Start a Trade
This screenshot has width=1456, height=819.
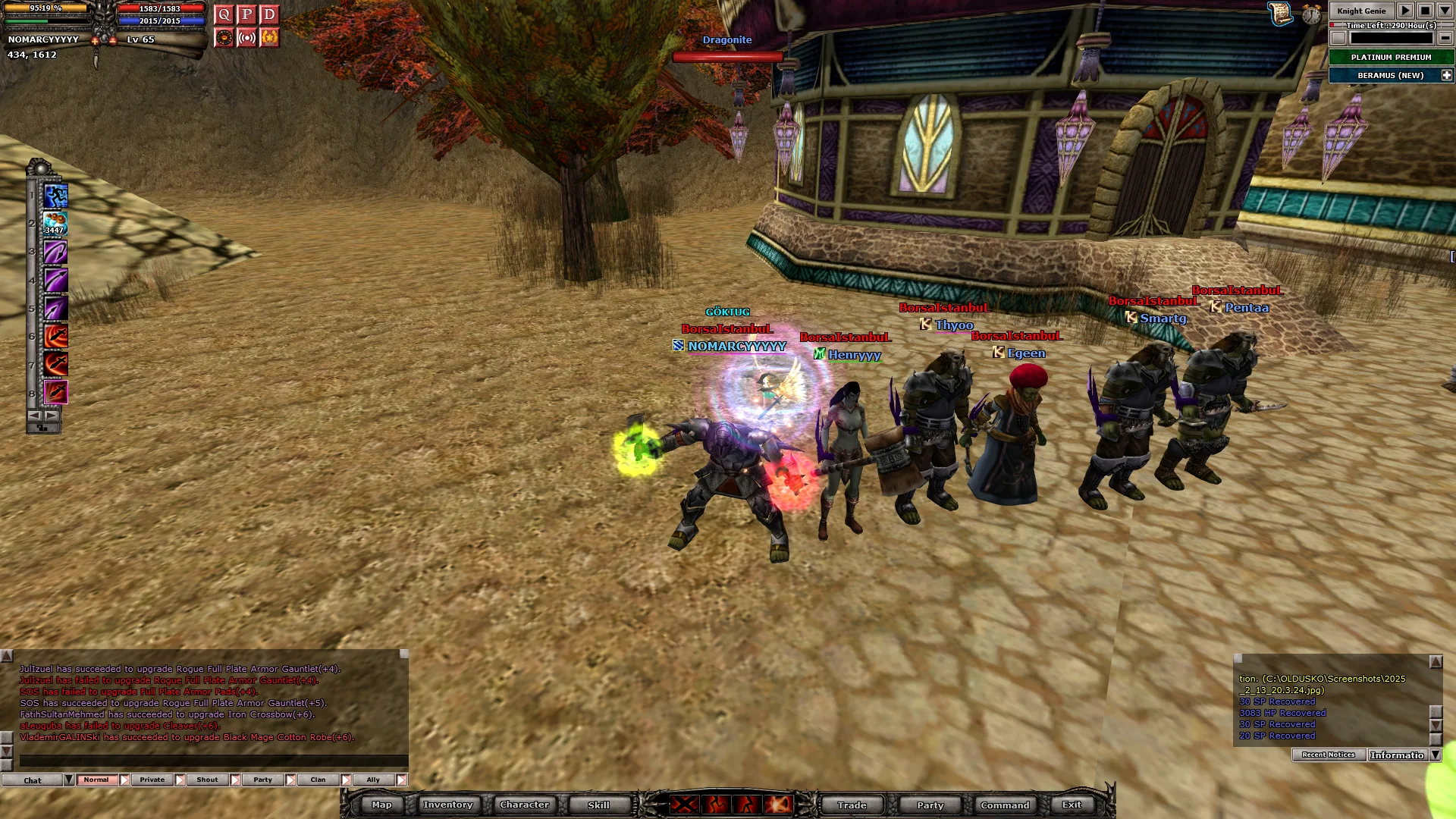point(852,805)
